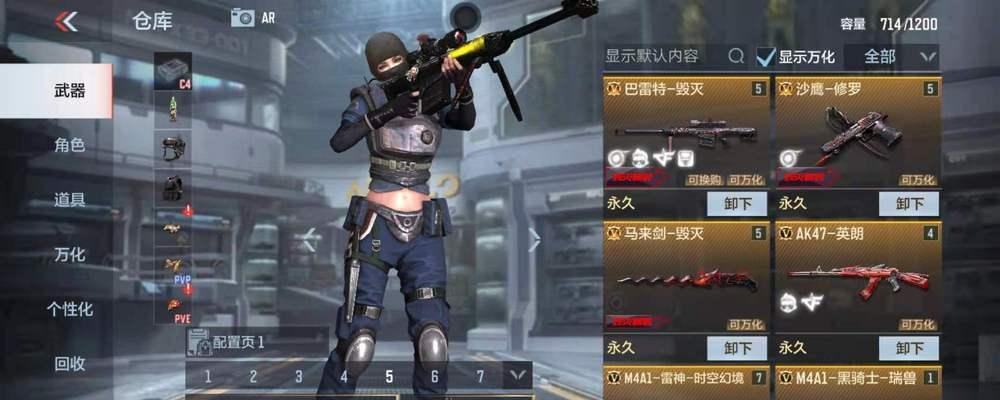Go back with the red arrow button
The height and width of the screenshot is (400, 1000).
(66, 21)
